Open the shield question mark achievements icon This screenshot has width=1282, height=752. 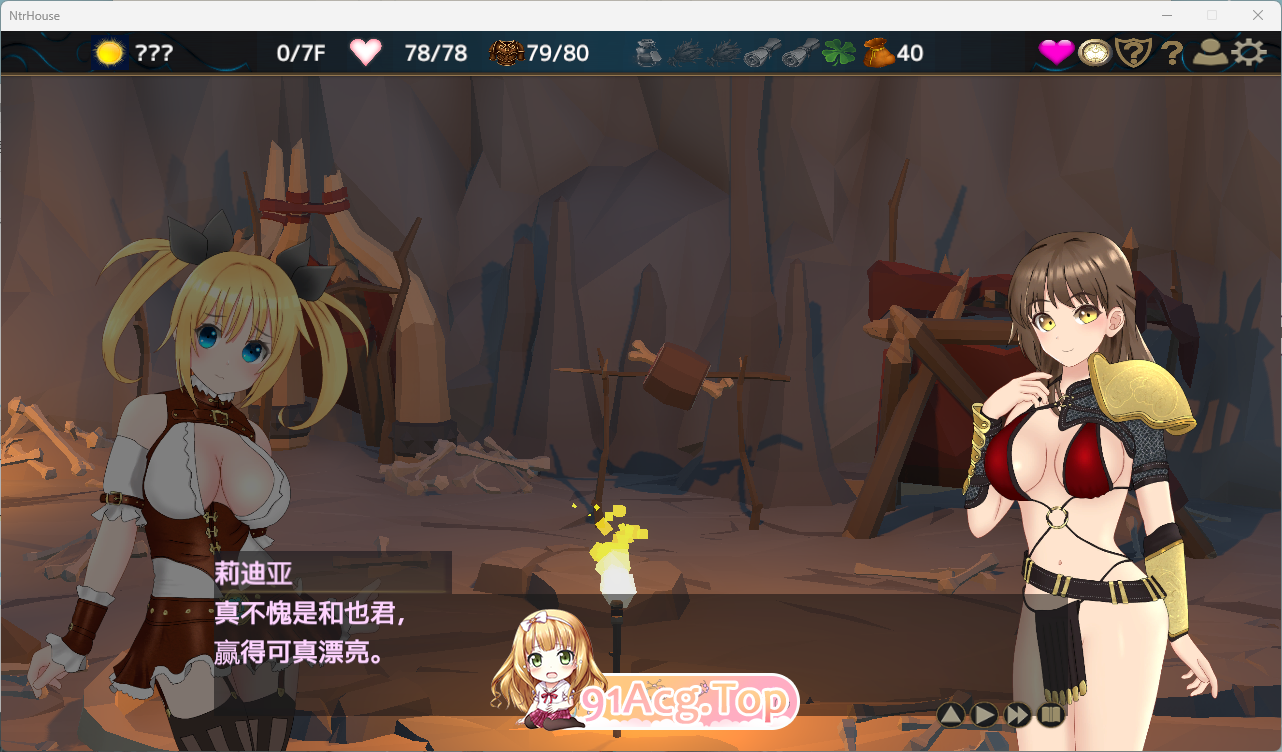pos(1132,52)
